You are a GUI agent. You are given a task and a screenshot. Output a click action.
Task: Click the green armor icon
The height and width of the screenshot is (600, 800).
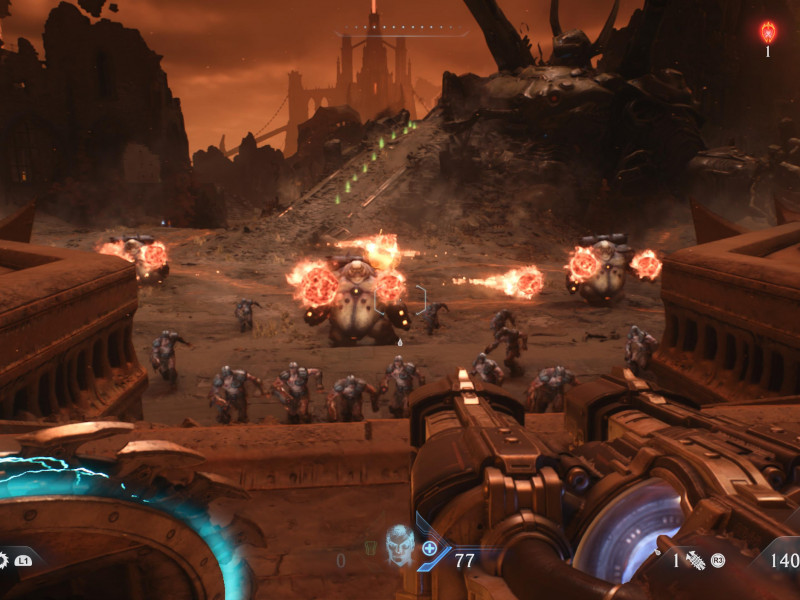371,548
